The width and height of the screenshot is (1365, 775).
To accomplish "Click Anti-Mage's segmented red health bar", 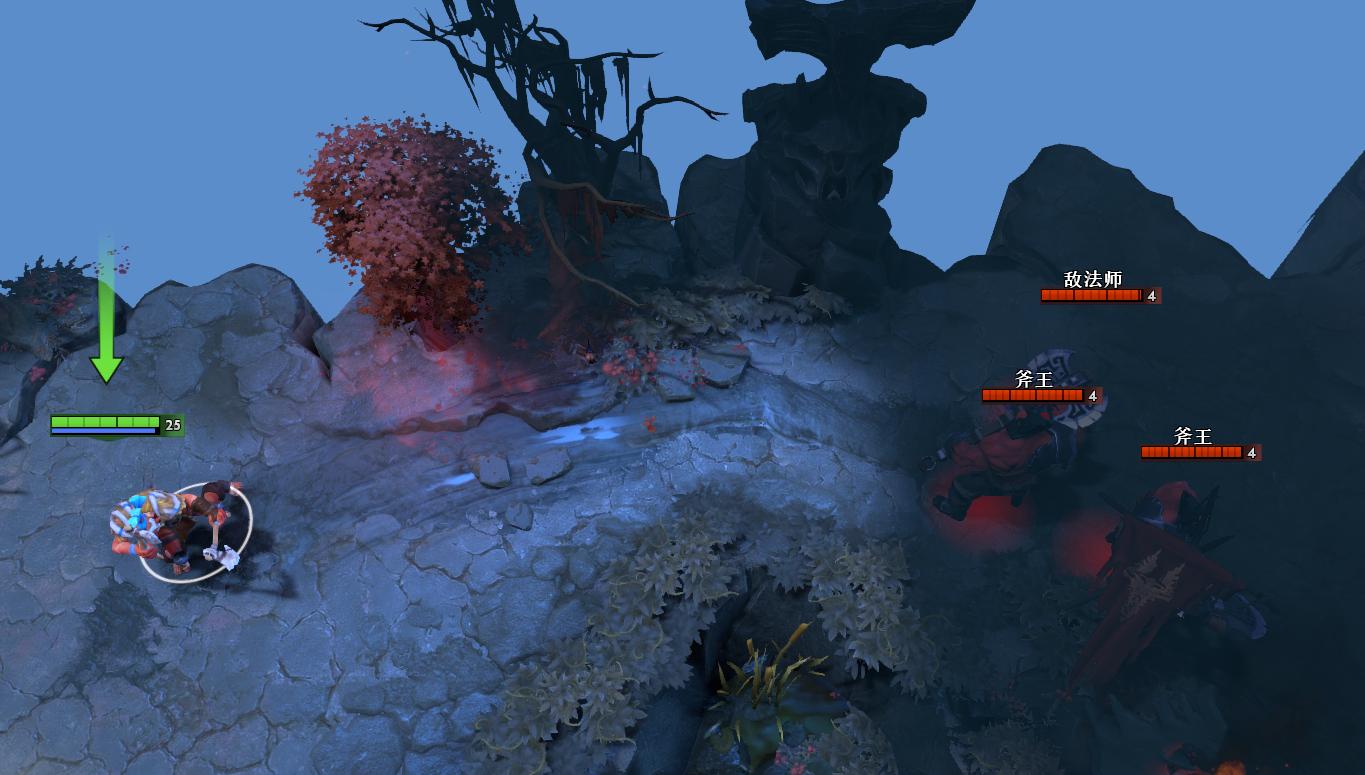I will click(1090, 295).
